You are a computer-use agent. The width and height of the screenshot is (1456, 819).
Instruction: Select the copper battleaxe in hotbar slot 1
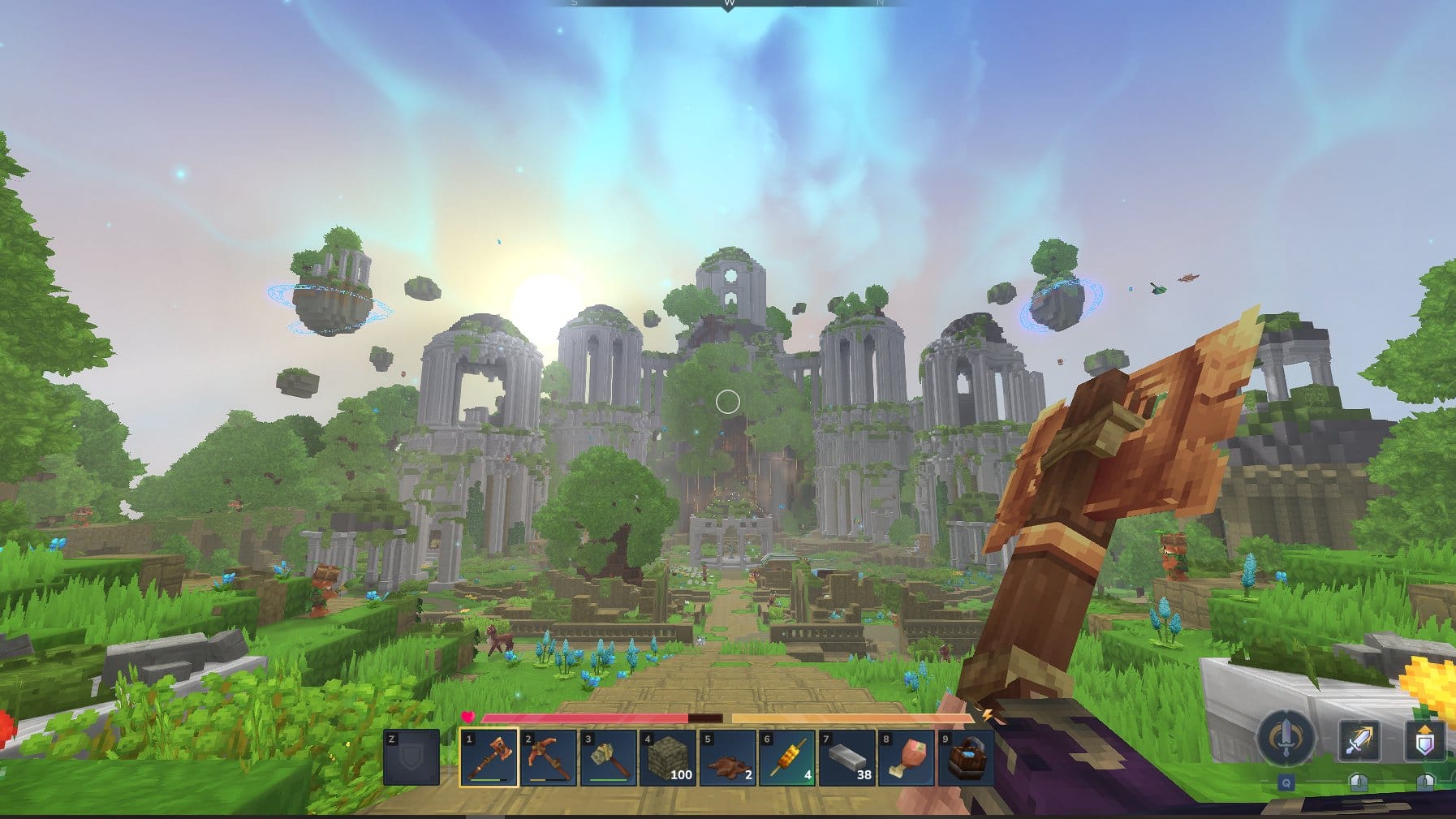pyautogui.click(x=489, y=758)
